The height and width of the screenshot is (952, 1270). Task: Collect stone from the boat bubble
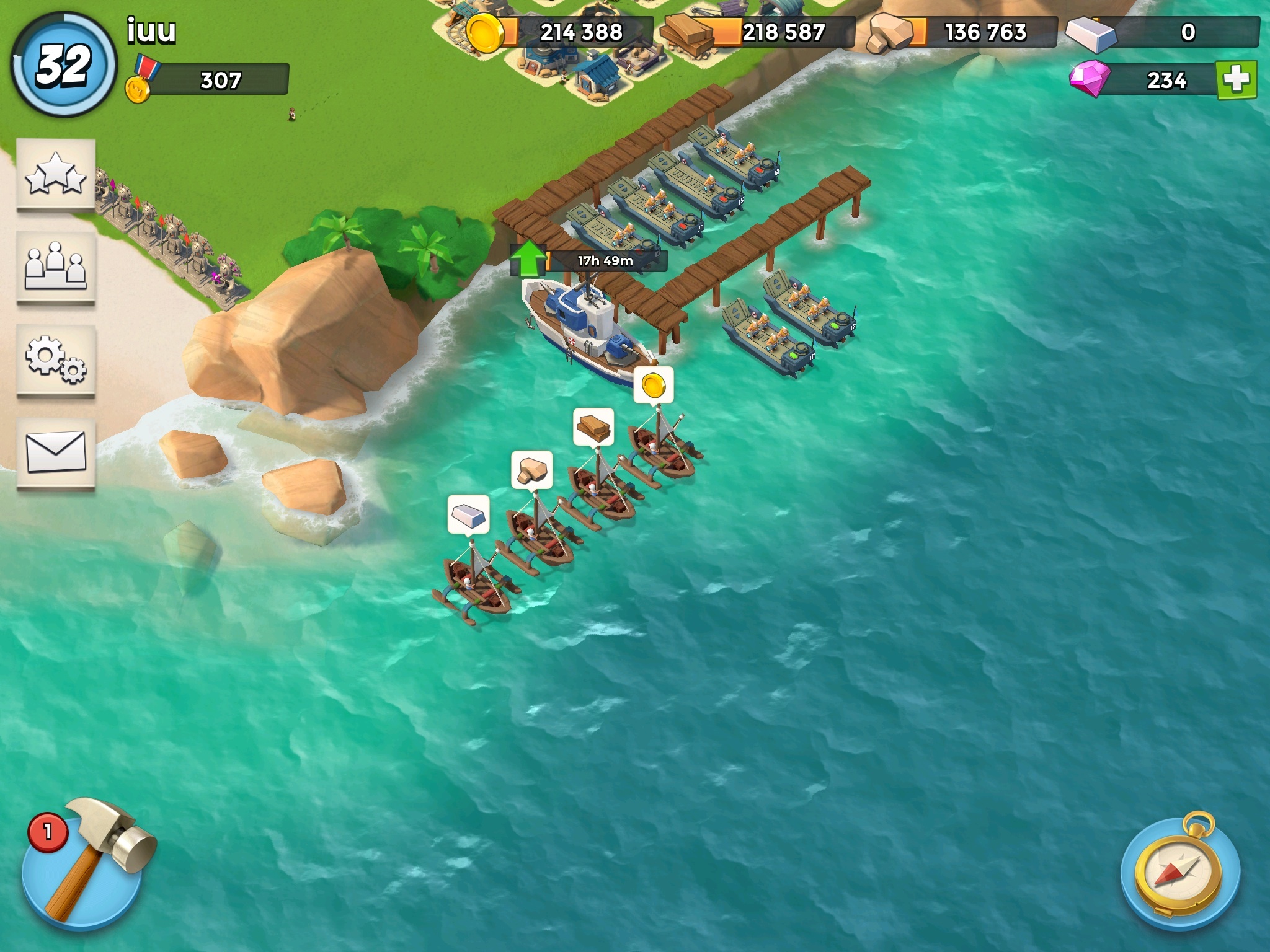(531, 470)
